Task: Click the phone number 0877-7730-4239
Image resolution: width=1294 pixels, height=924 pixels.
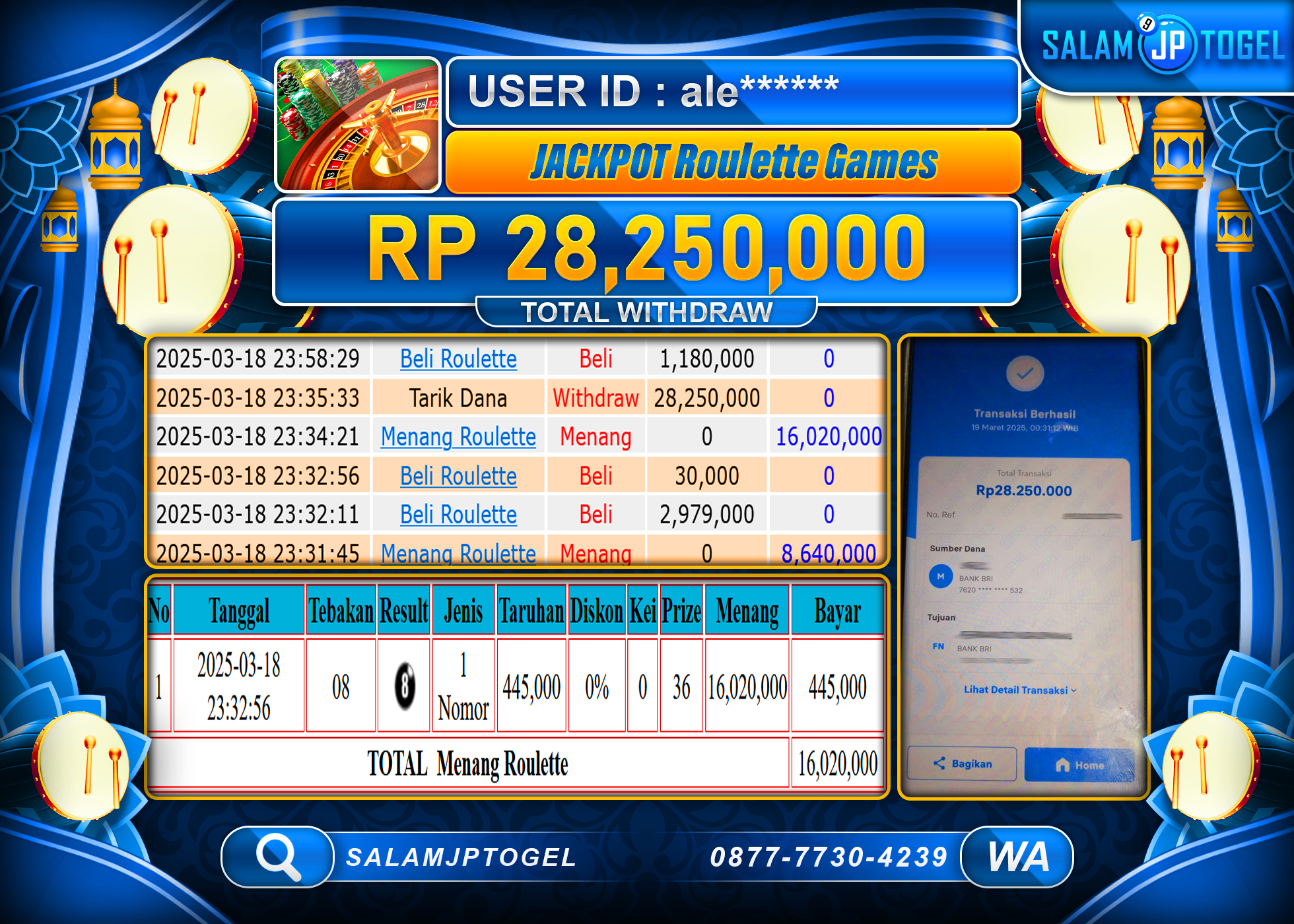Action: point(829,857)
